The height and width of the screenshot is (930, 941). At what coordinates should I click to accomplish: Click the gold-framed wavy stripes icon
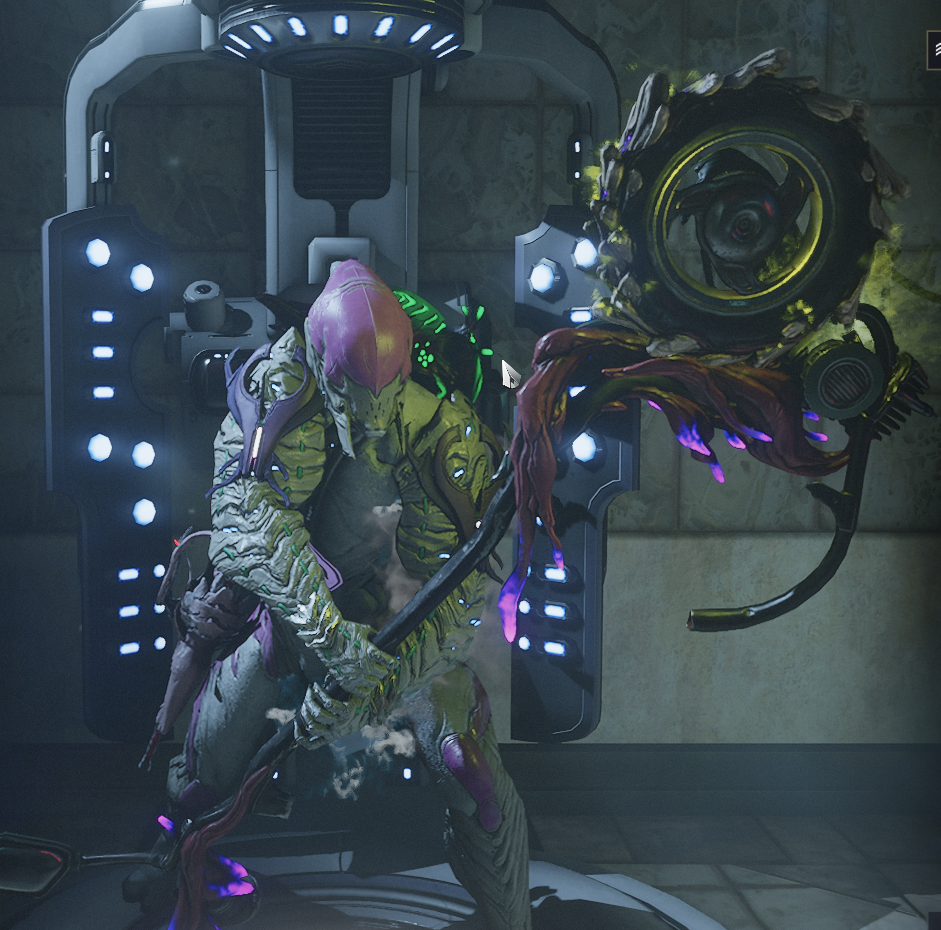coord(934,50)
